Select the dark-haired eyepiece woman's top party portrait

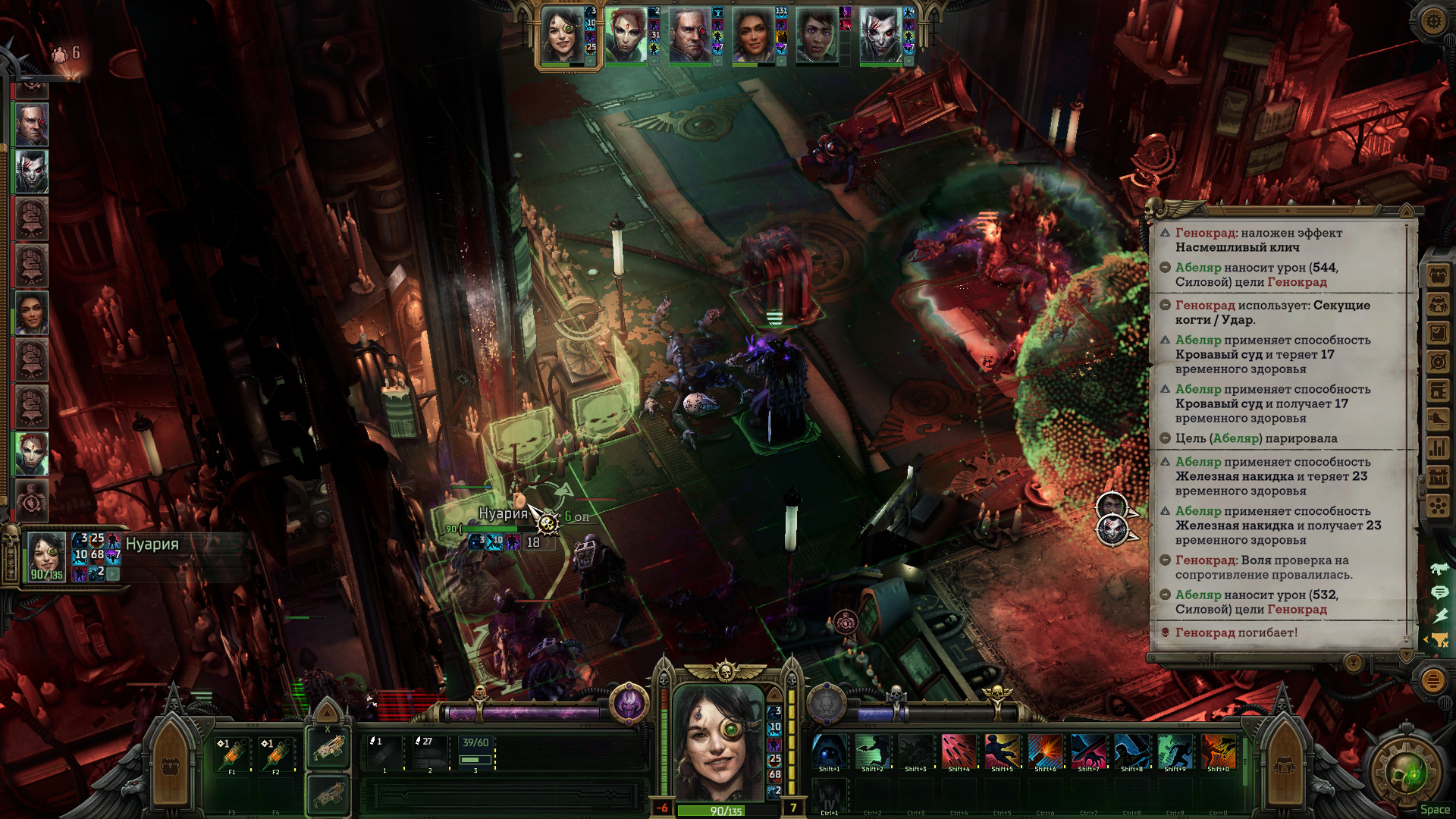[x=561, y=36]
